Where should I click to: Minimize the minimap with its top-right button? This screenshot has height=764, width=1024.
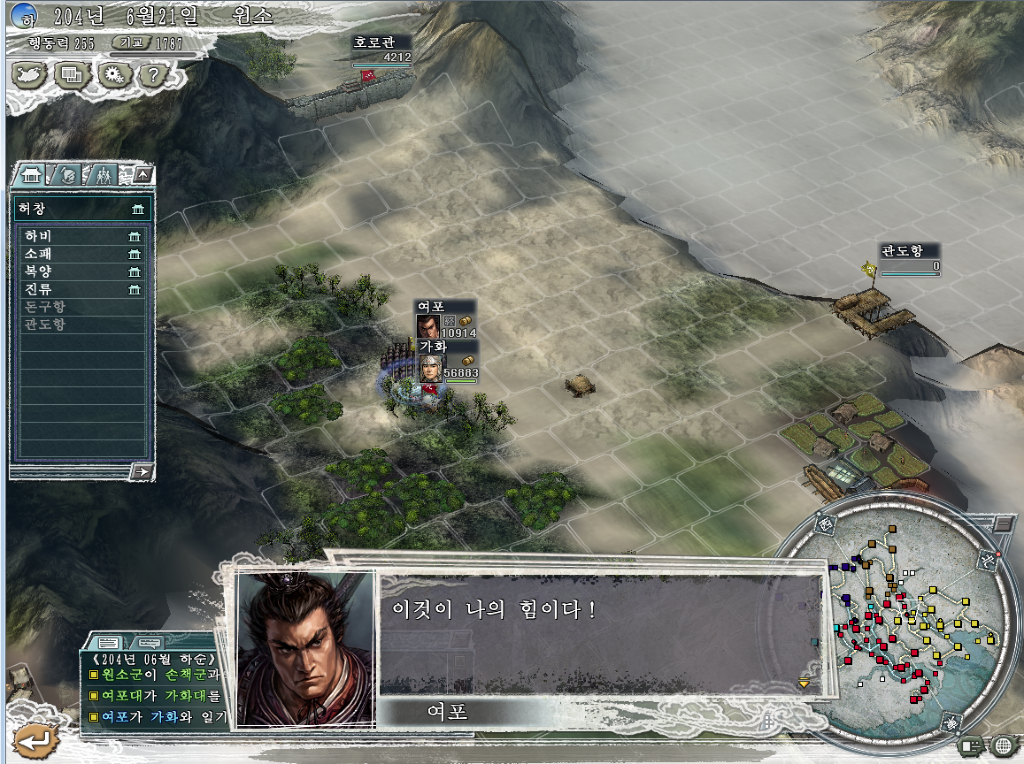click(1003, 524)
